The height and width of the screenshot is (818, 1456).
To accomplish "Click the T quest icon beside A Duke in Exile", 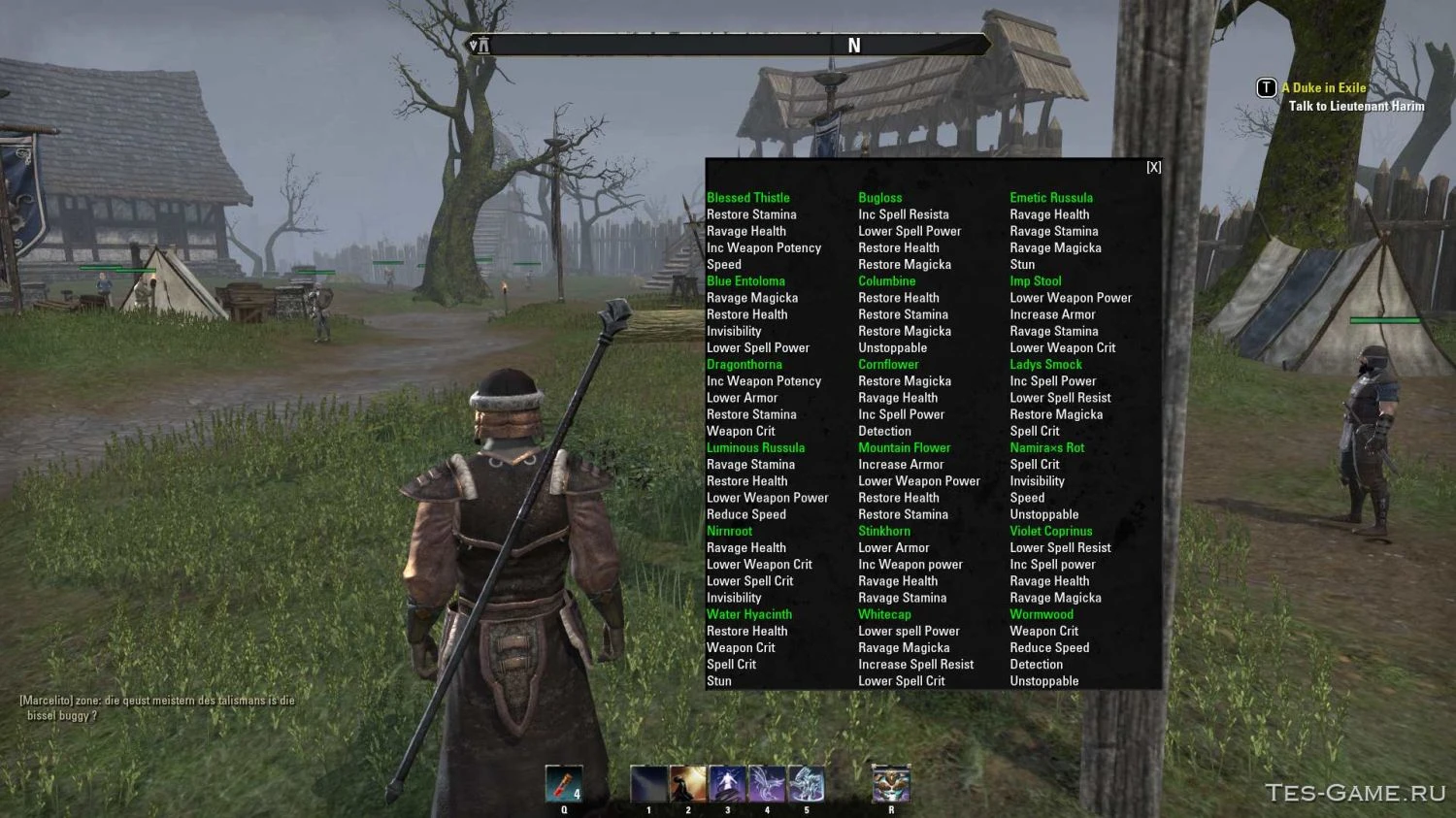I will pos(1266,87).
